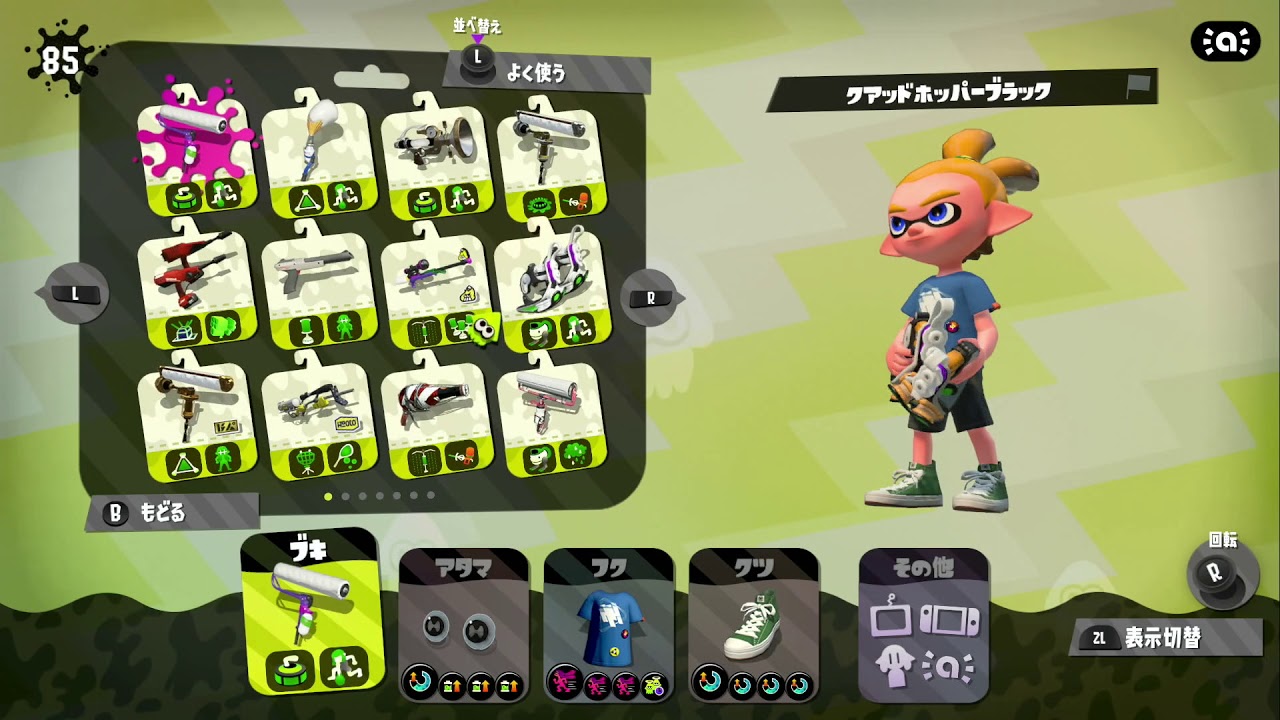Click the blue shirt thumbnail on the フク card
This screenshot has height=720, width=1280.
[608, 625]
